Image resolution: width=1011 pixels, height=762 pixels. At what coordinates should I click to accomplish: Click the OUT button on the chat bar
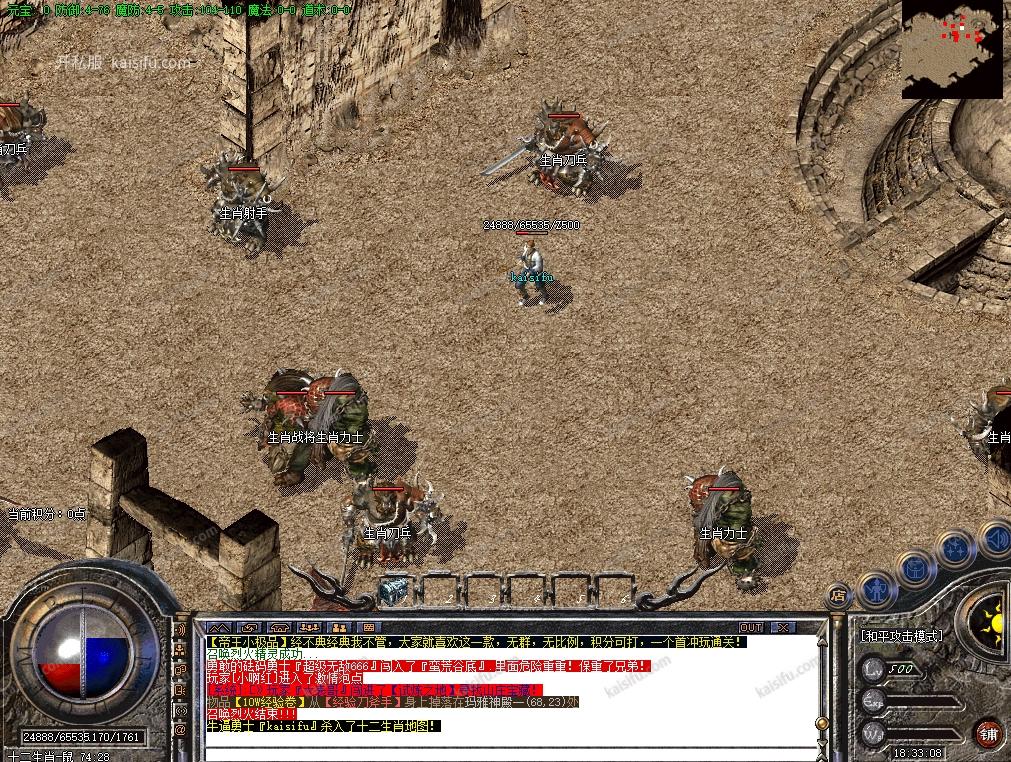point(752,627)
